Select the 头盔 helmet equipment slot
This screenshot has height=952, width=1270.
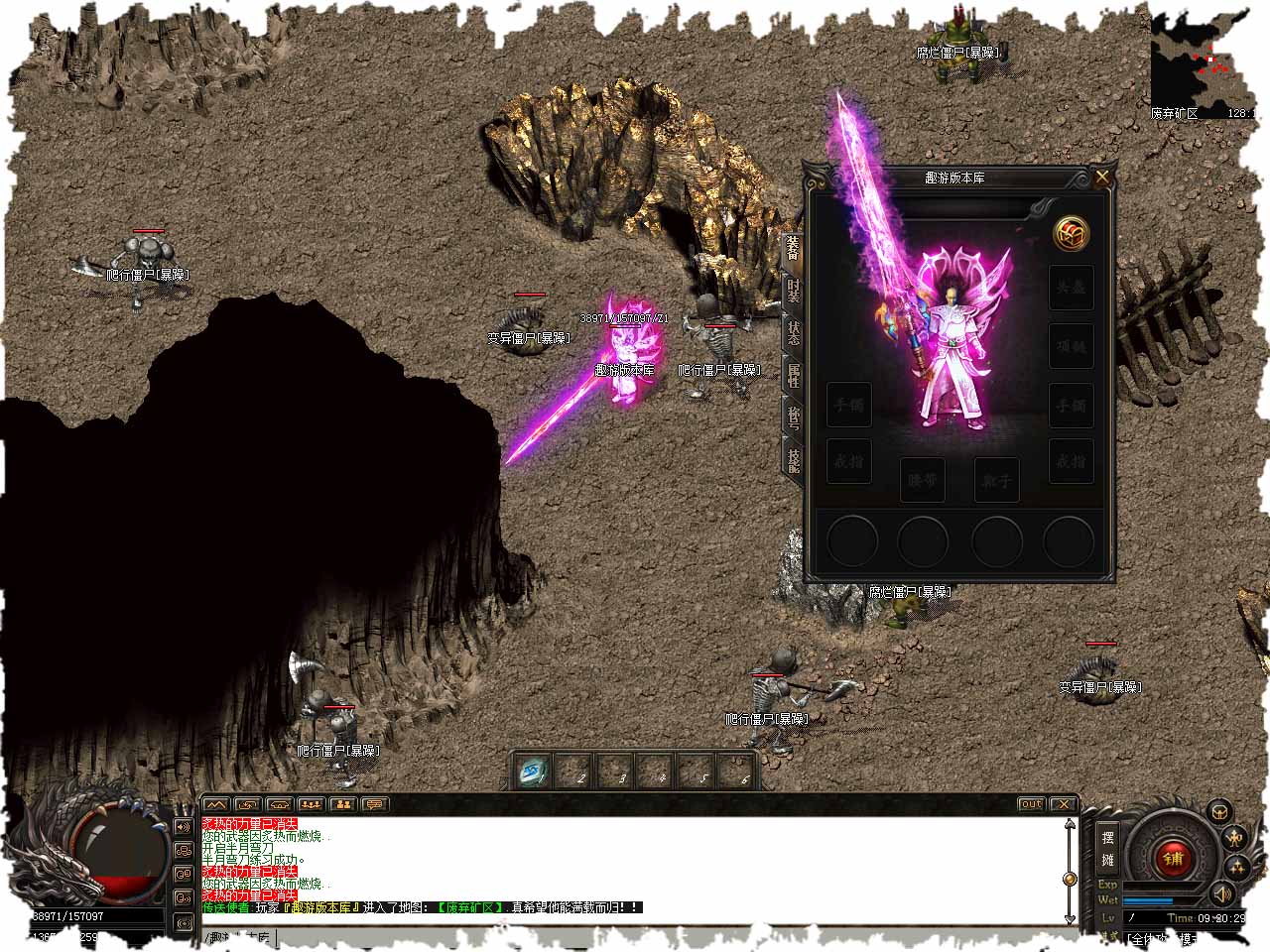[1072, 288]
